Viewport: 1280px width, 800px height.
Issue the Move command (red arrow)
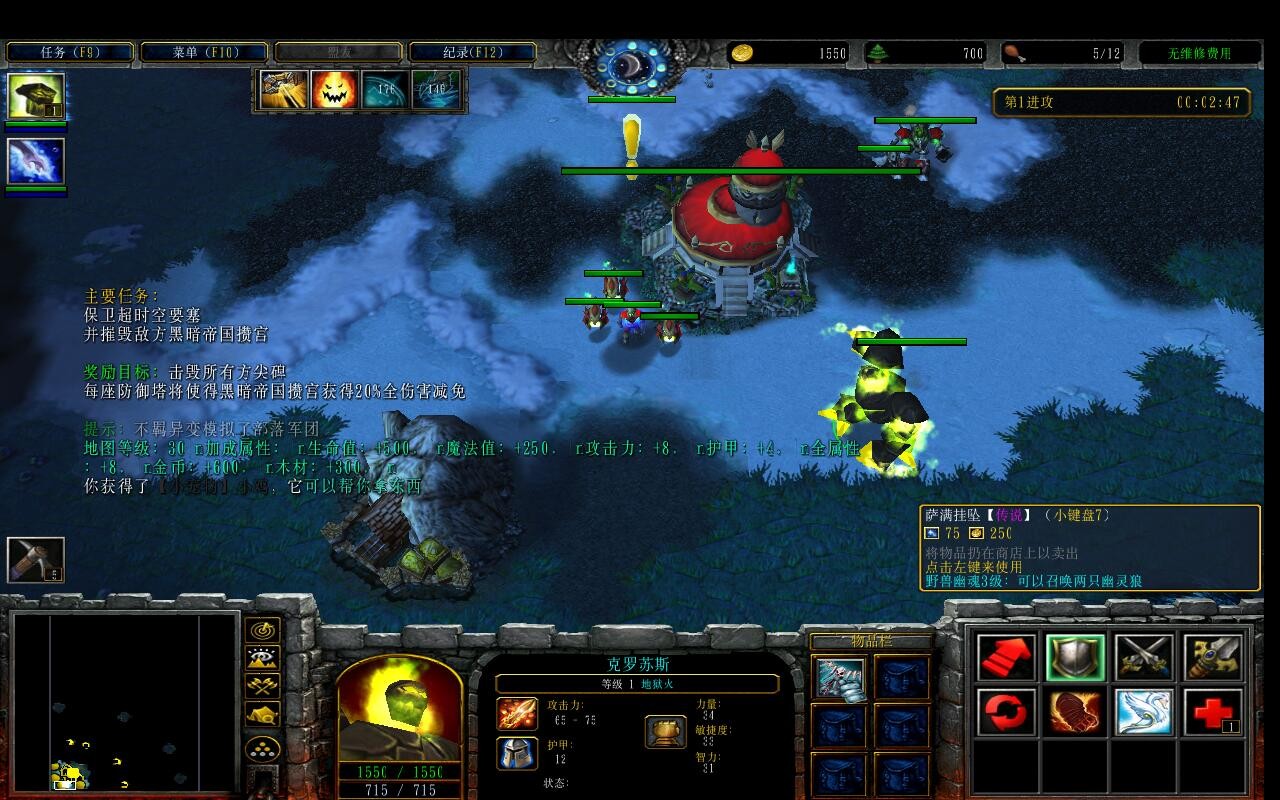coord(1006,658)
